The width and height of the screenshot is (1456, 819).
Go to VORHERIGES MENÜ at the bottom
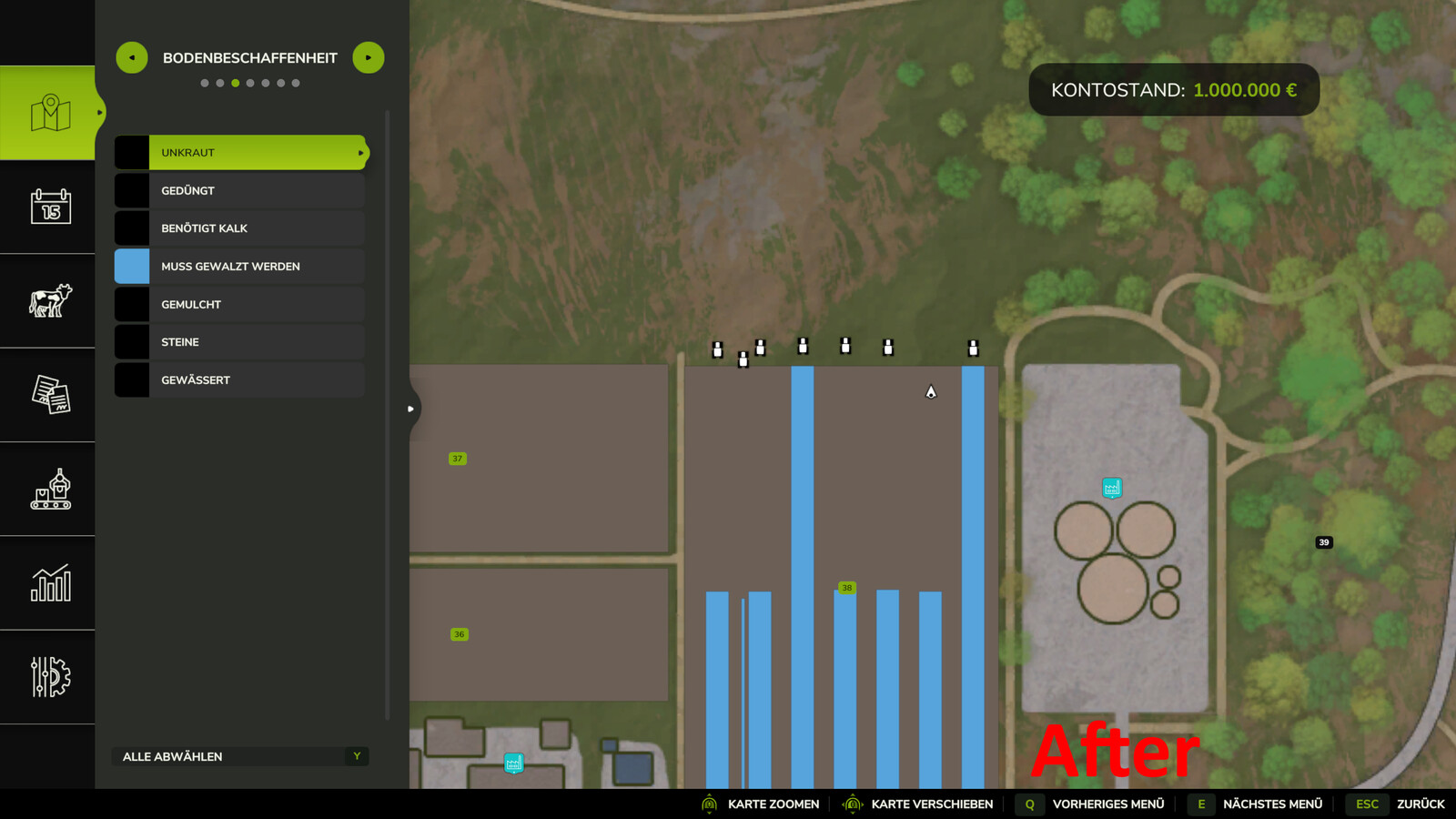(x=1108, y=804)
